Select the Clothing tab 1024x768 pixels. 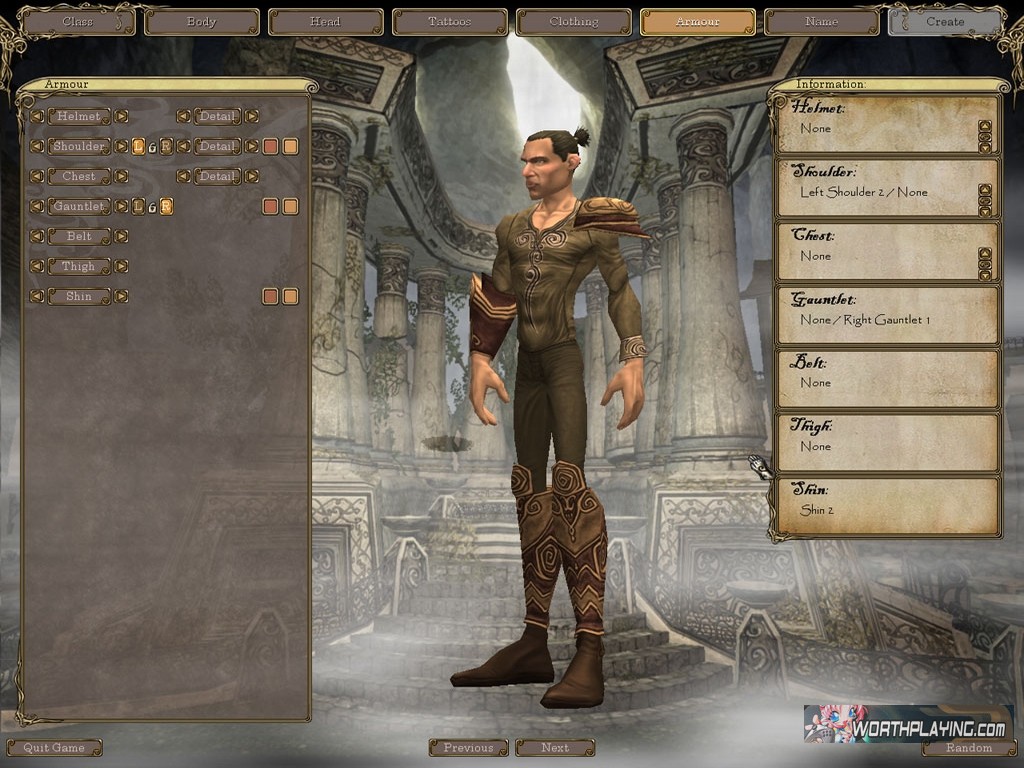tap(573, 21)
